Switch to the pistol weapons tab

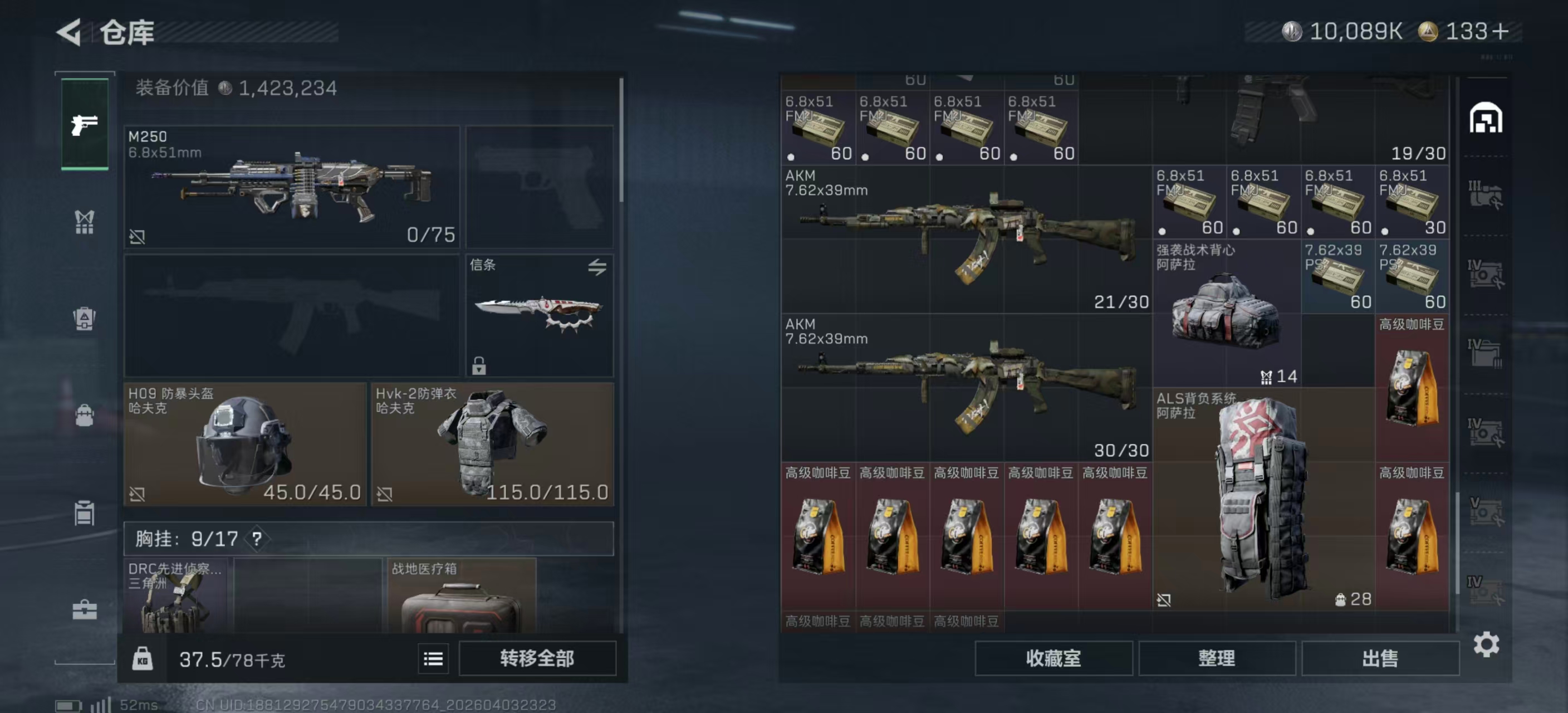click(x=85, y=124)
